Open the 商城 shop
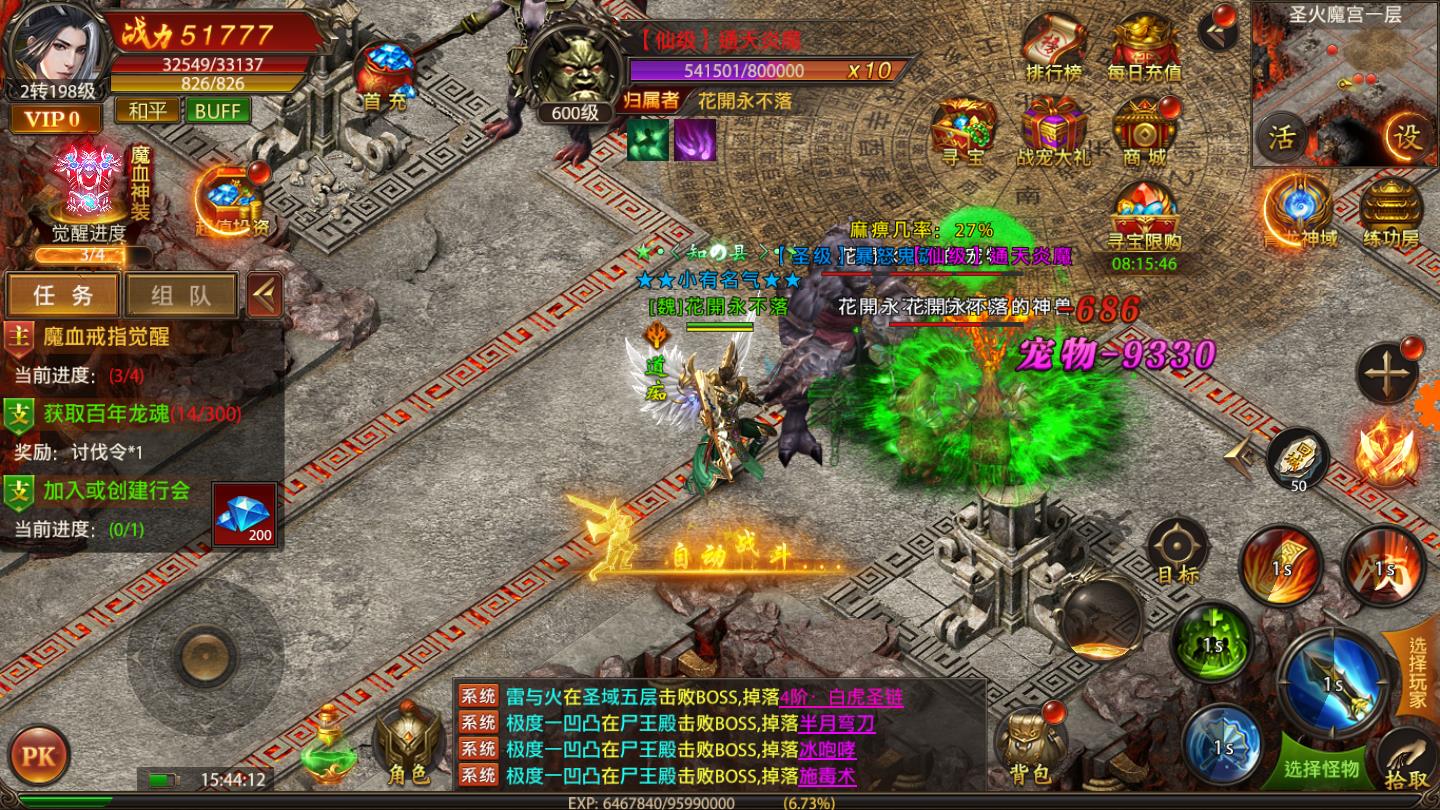This screenshot has width=1440, height=810. (1144, 133)
